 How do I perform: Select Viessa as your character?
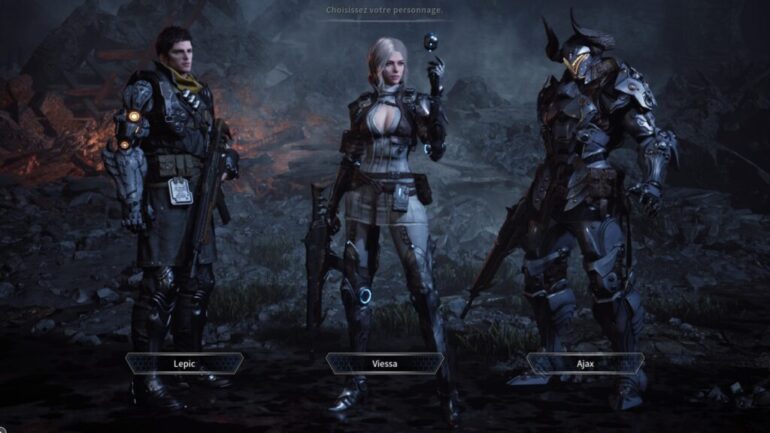click(x=384, y=363)
